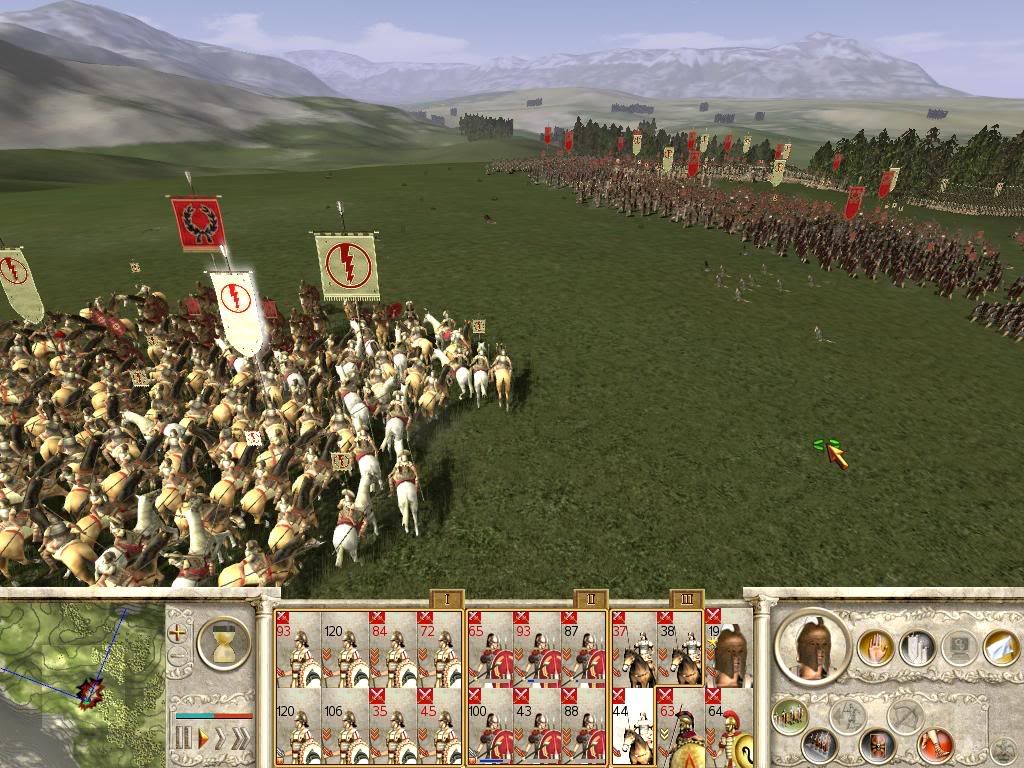Select the cavalry unit card with 37 riders
Viewport: 1024px width, 768px height.
633,648
